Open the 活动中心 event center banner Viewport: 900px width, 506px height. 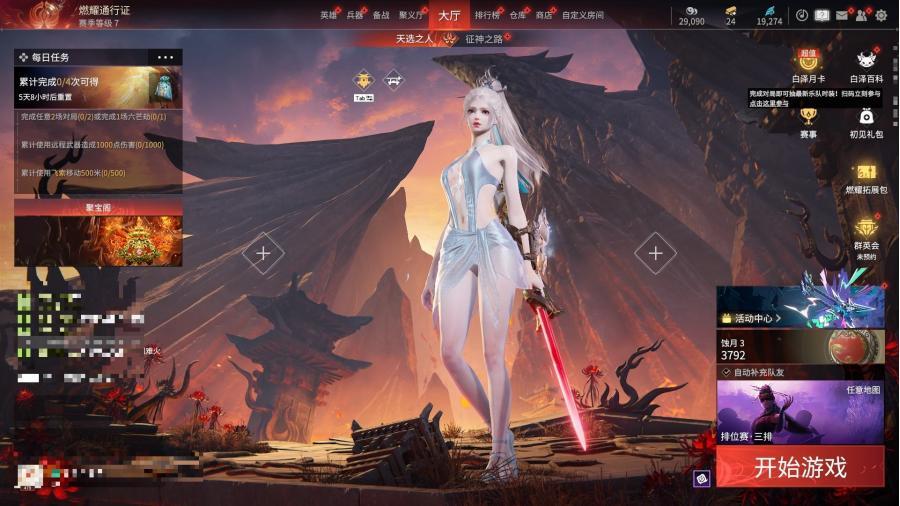pyautogui.click(x=800, y=306)
